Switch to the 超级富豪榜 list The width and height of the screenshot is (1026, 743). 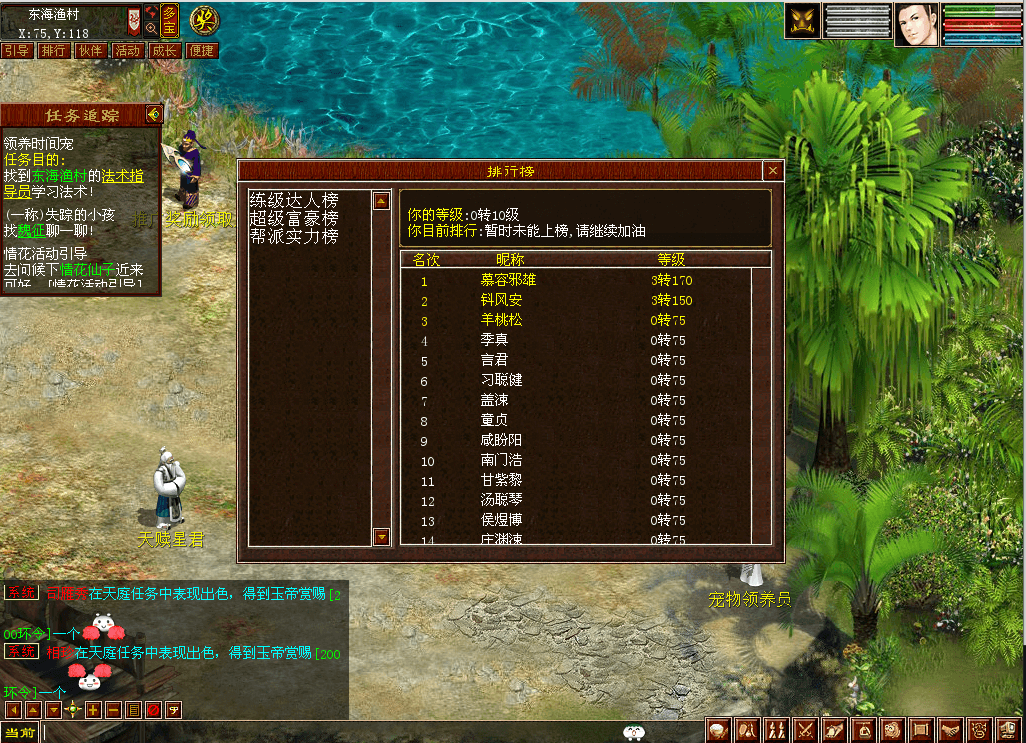click(x=294, y=219)
